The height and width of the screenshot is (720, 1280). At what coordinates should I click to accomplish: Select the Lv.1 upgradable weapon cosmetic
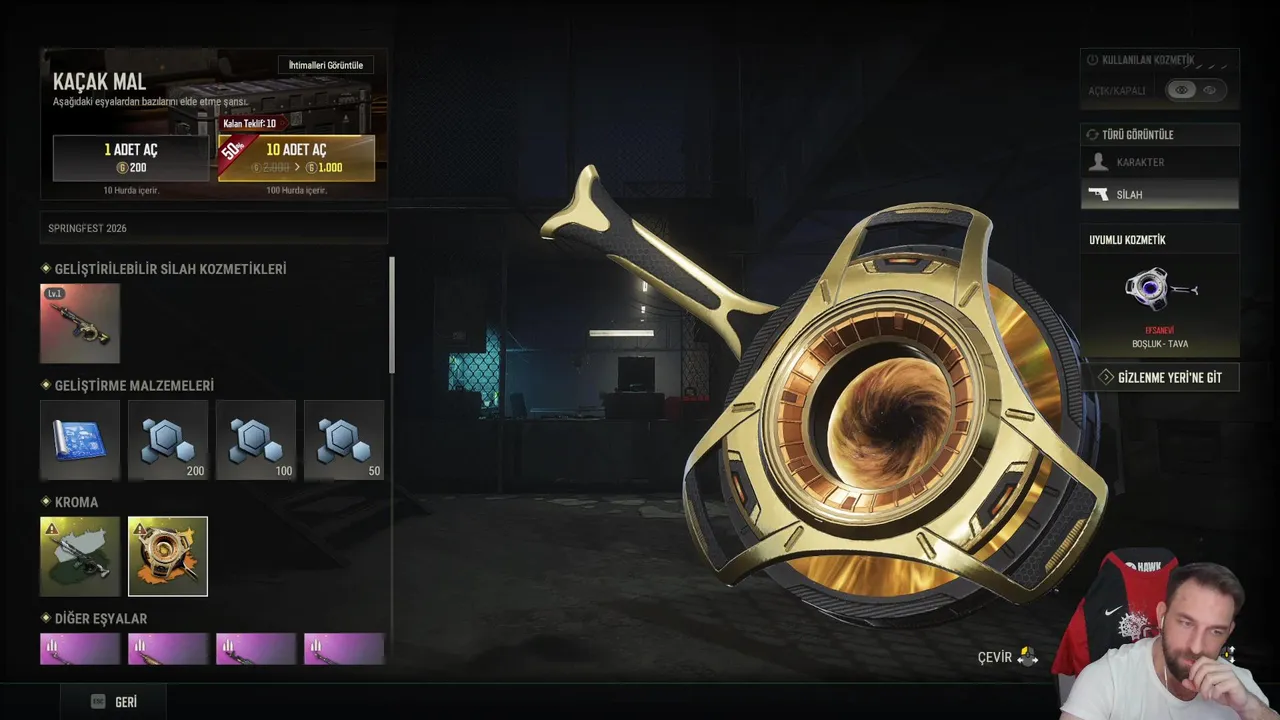80,323
